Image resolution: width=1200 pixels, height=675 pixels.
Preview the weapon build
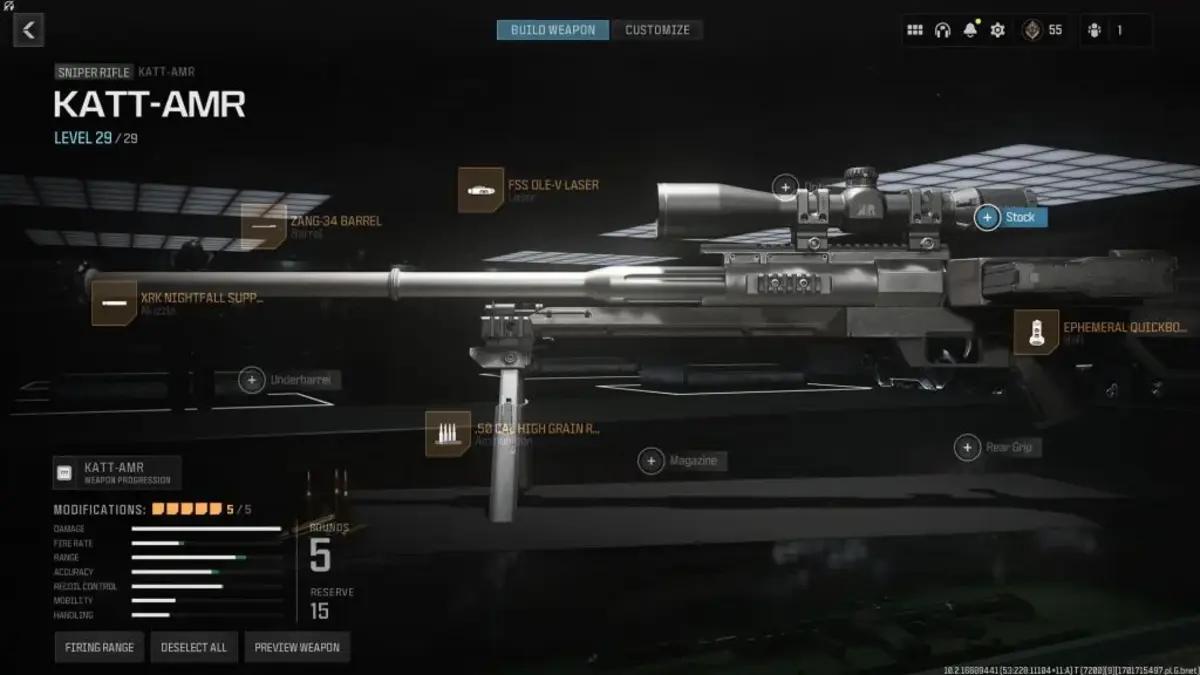[296, 647]
